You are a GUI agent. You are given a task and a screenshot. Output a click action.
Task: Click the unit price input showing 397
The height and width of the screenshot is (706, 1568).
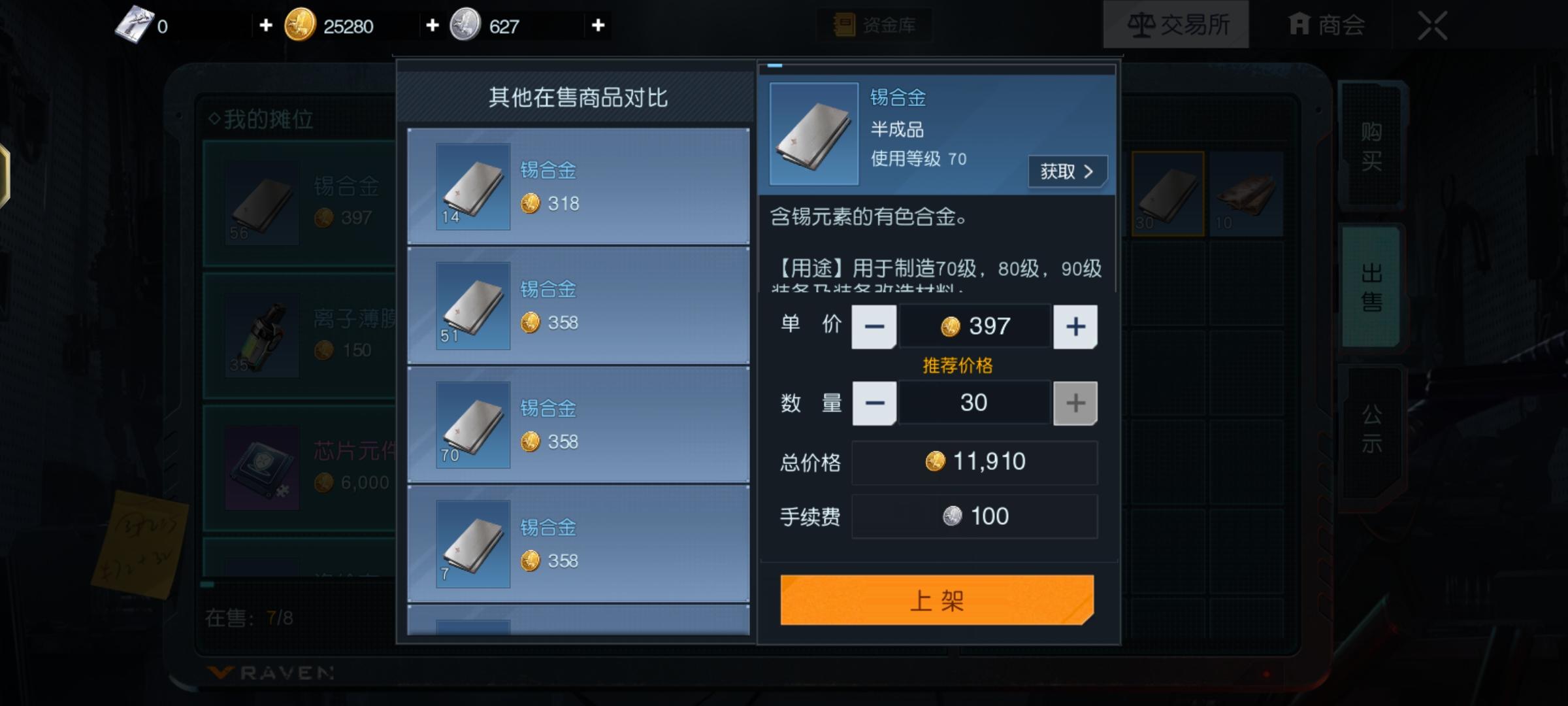[x=974, y=326]
